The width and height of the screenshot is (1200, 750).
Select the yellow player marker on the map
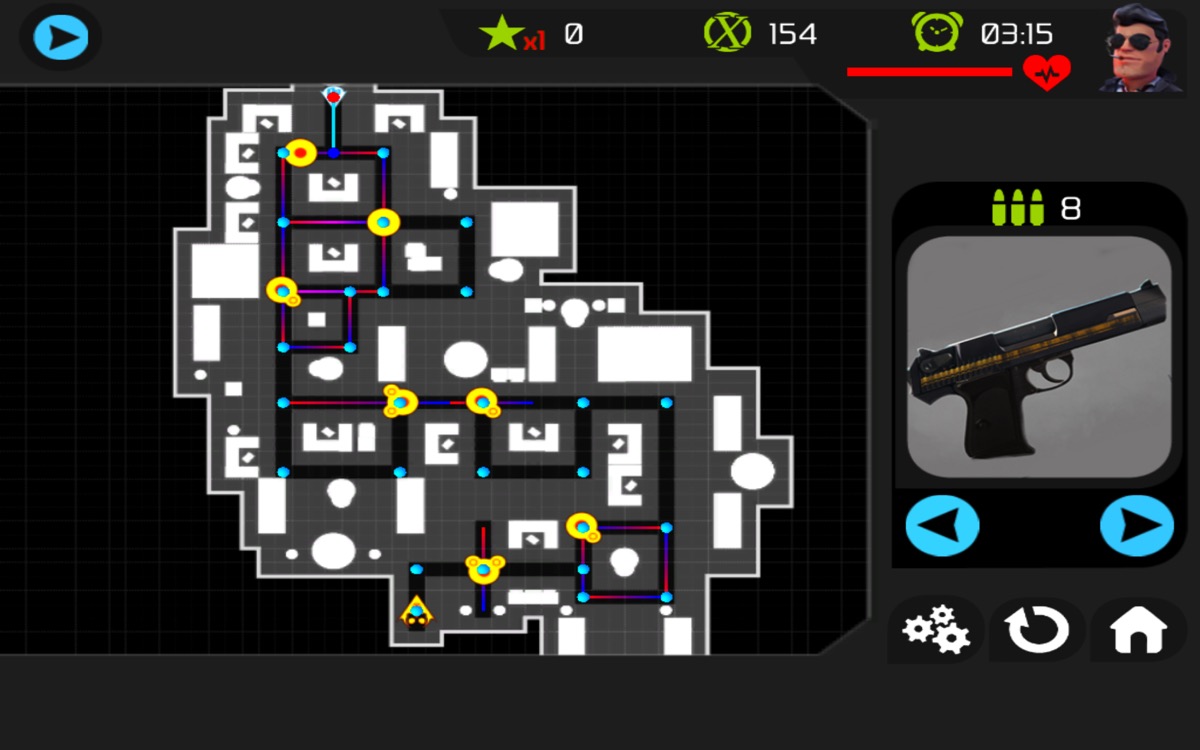click(x=416, y=612)
